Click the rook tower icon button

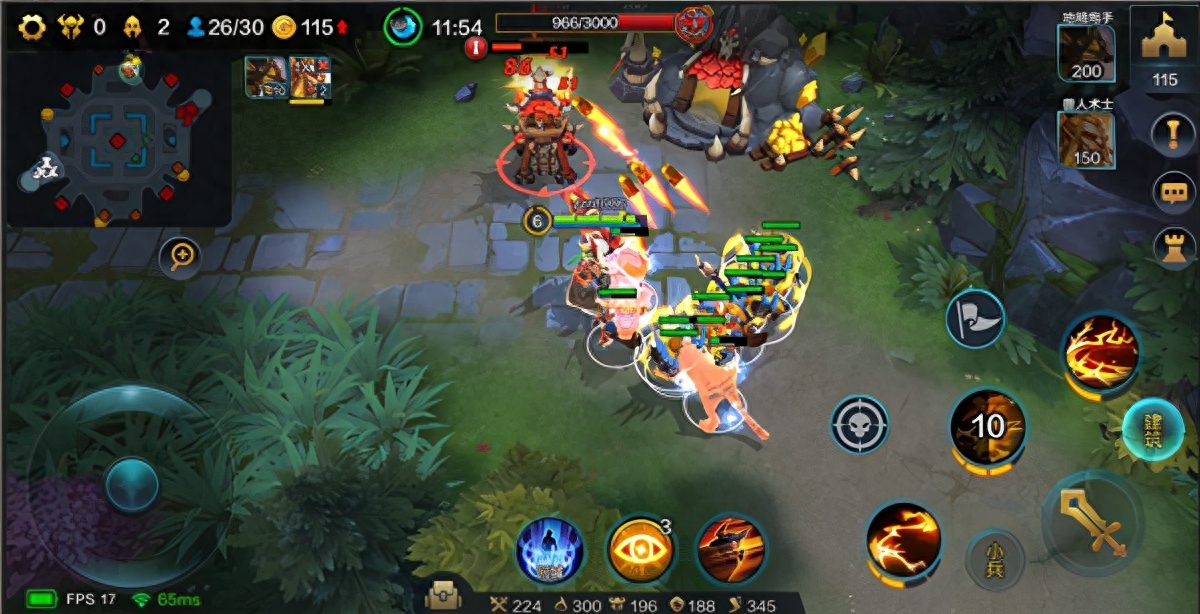pos(1174,246)
